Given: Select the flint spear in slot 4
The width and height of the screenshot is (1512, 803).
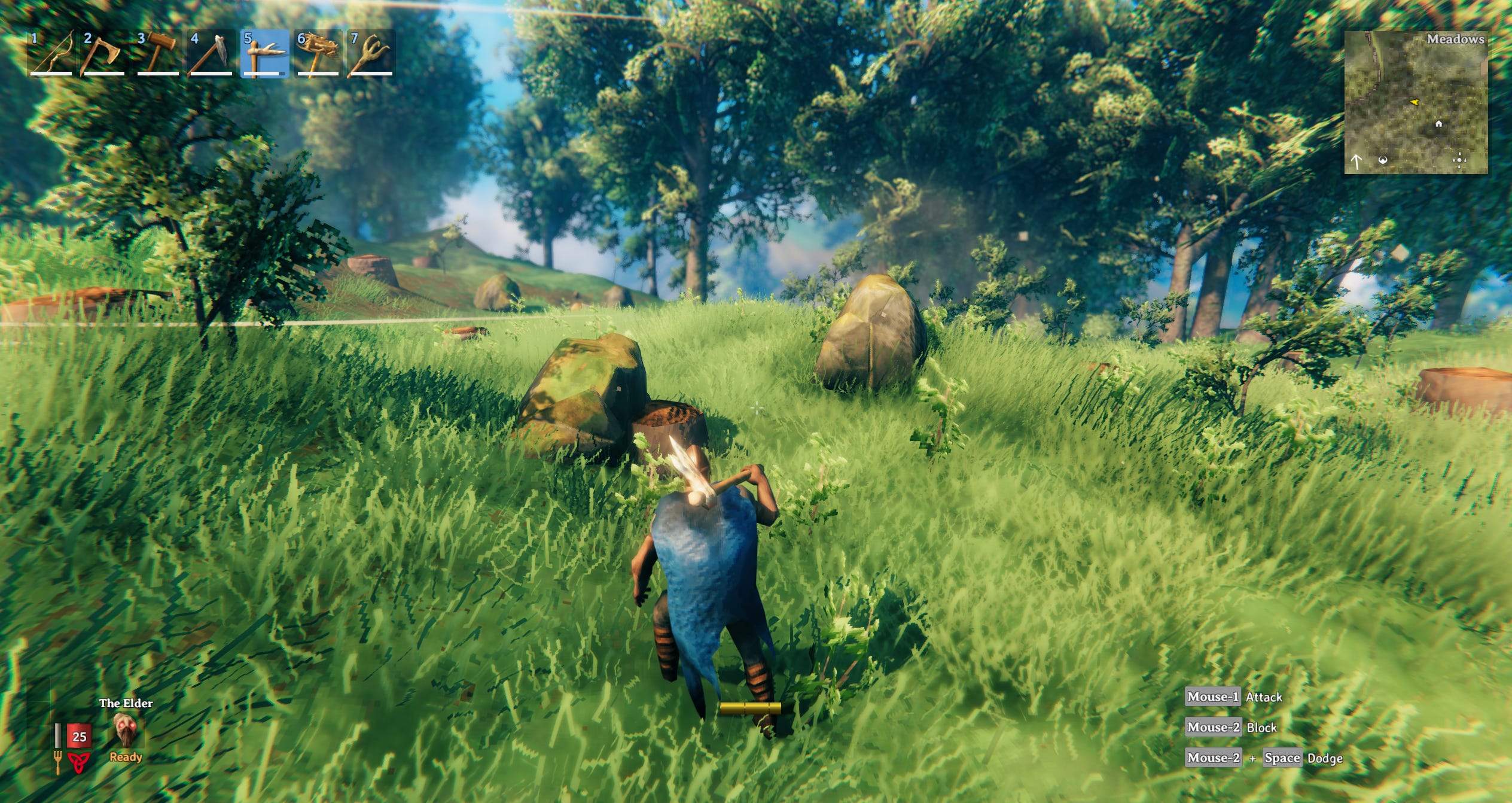Looking at the screenshot, I should tap(211, 54).
